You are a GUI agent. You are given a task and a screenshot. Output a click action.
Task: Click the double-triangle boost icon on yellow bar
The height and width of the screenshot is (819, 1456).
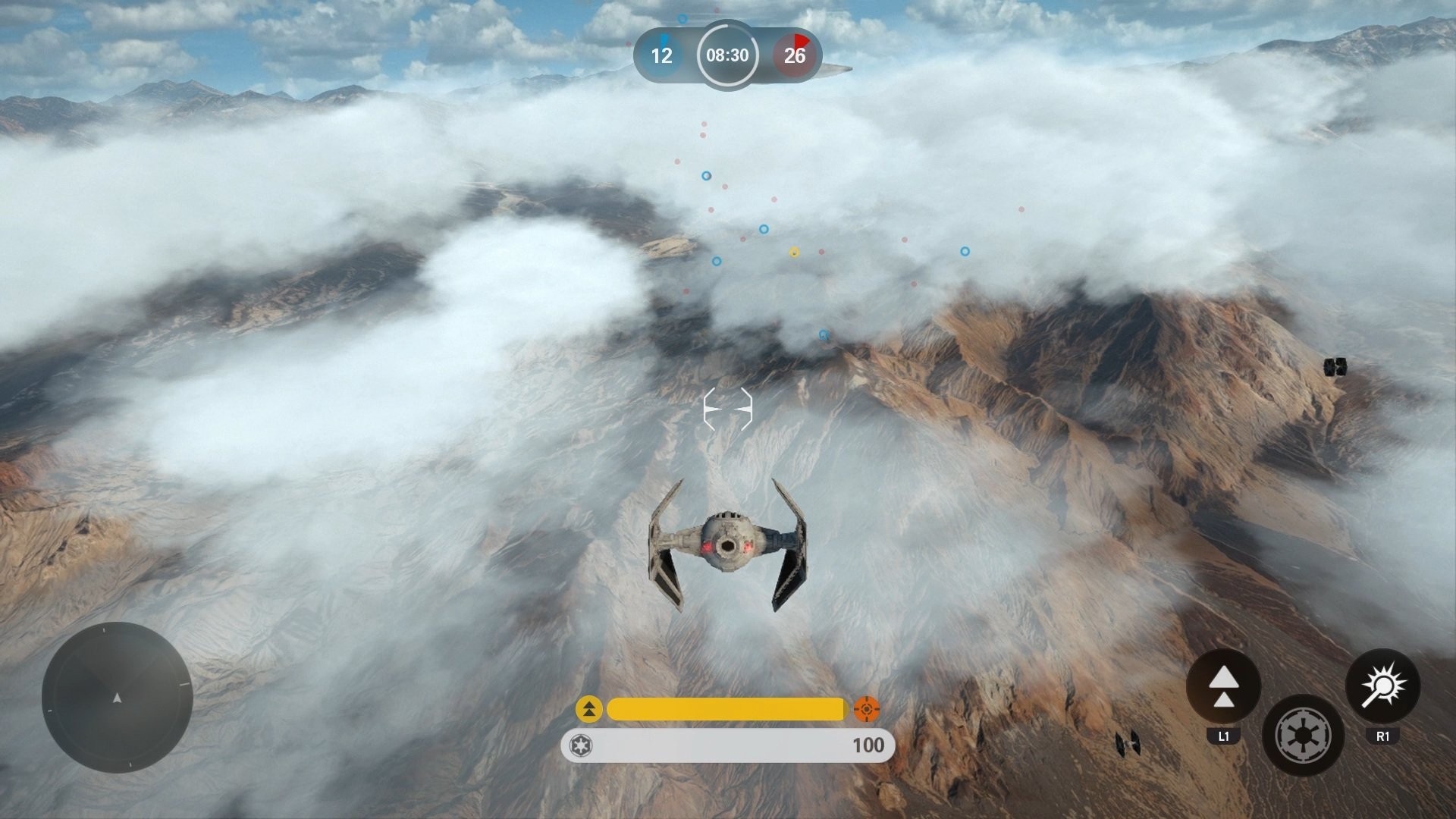(590, 711)
